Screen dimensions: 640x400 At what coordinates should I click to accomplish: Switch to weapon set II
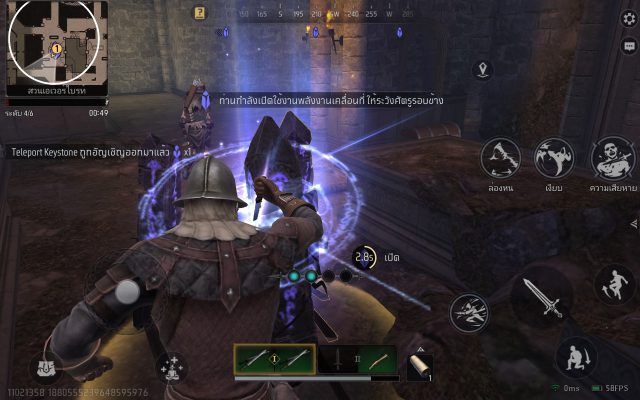[x=358, y=359]
